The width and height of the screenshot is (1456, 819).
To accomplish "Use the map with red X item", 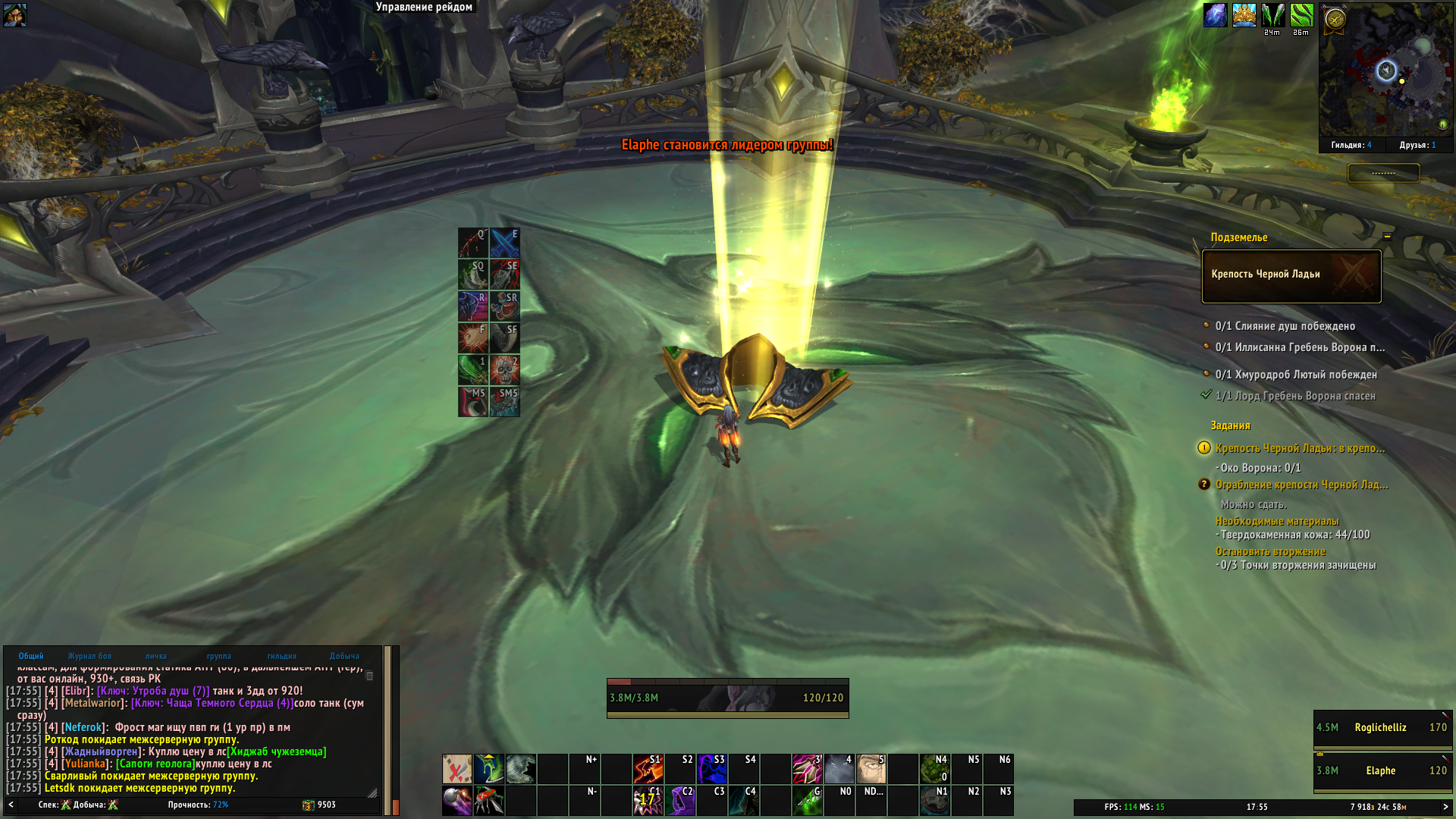I will click(x=457, y=769).
